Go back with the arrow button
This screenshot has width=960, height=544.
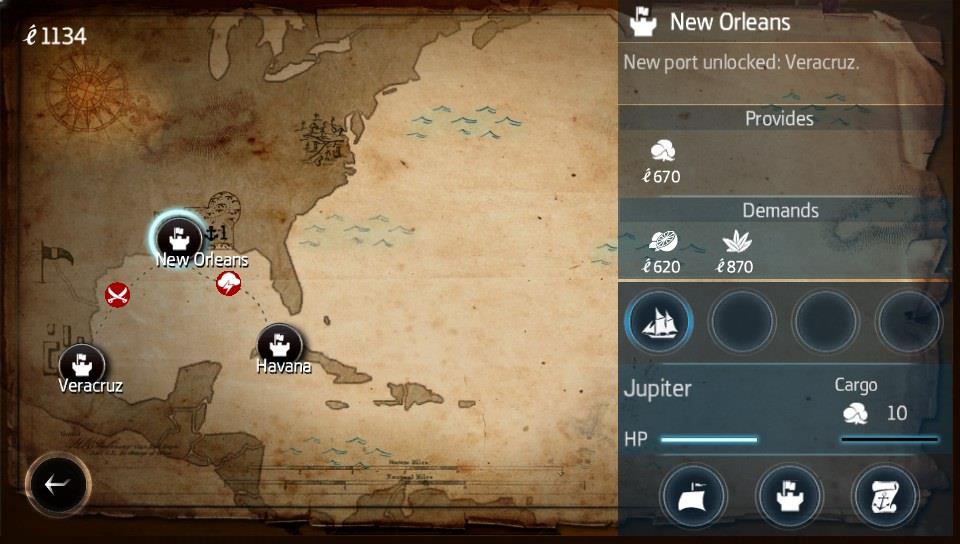(58, 485)
